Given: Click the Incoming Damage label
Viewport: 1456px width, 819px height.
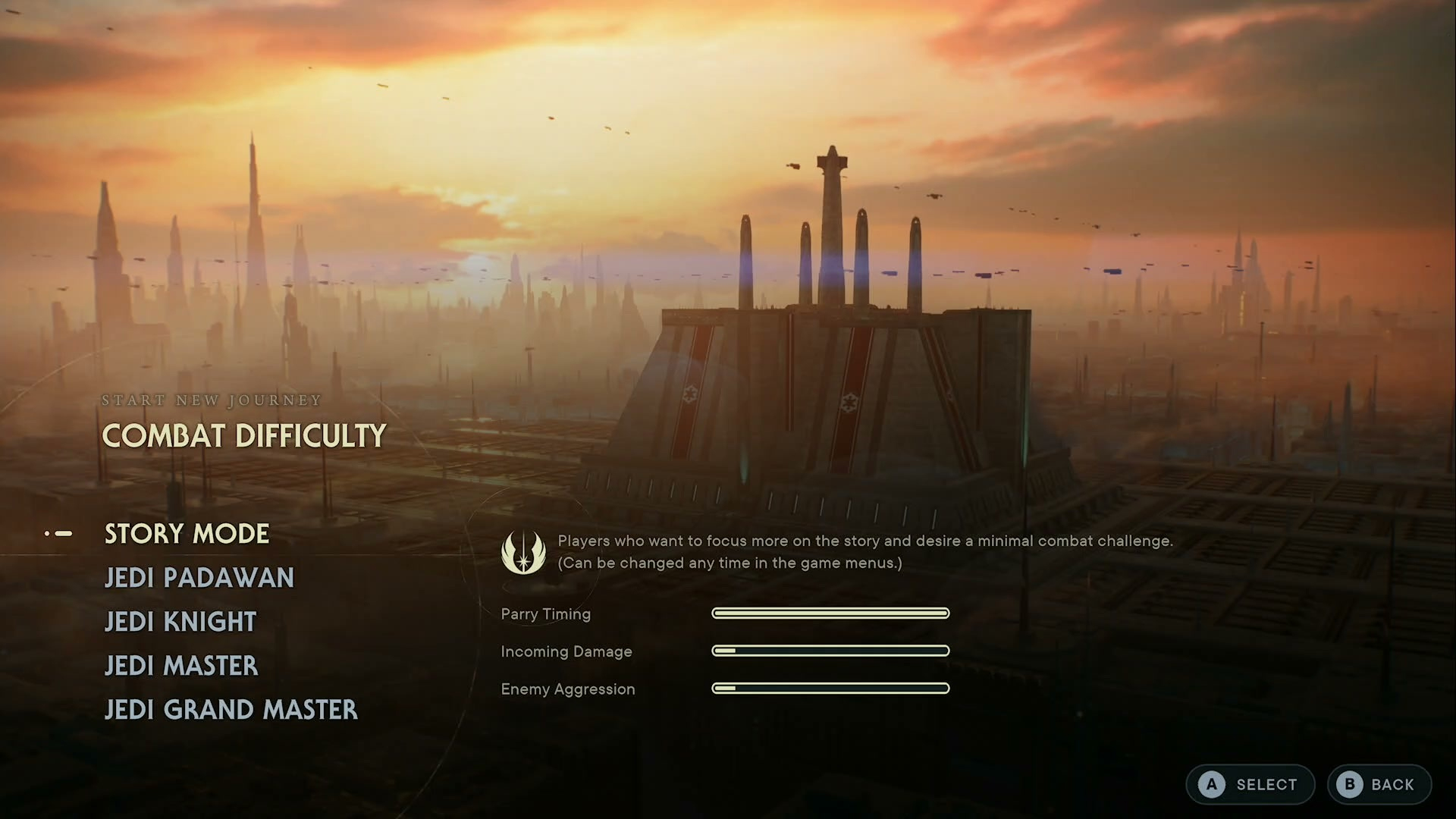Looking at the screenshot, I should pyautogui.click(x=566, y=651).
